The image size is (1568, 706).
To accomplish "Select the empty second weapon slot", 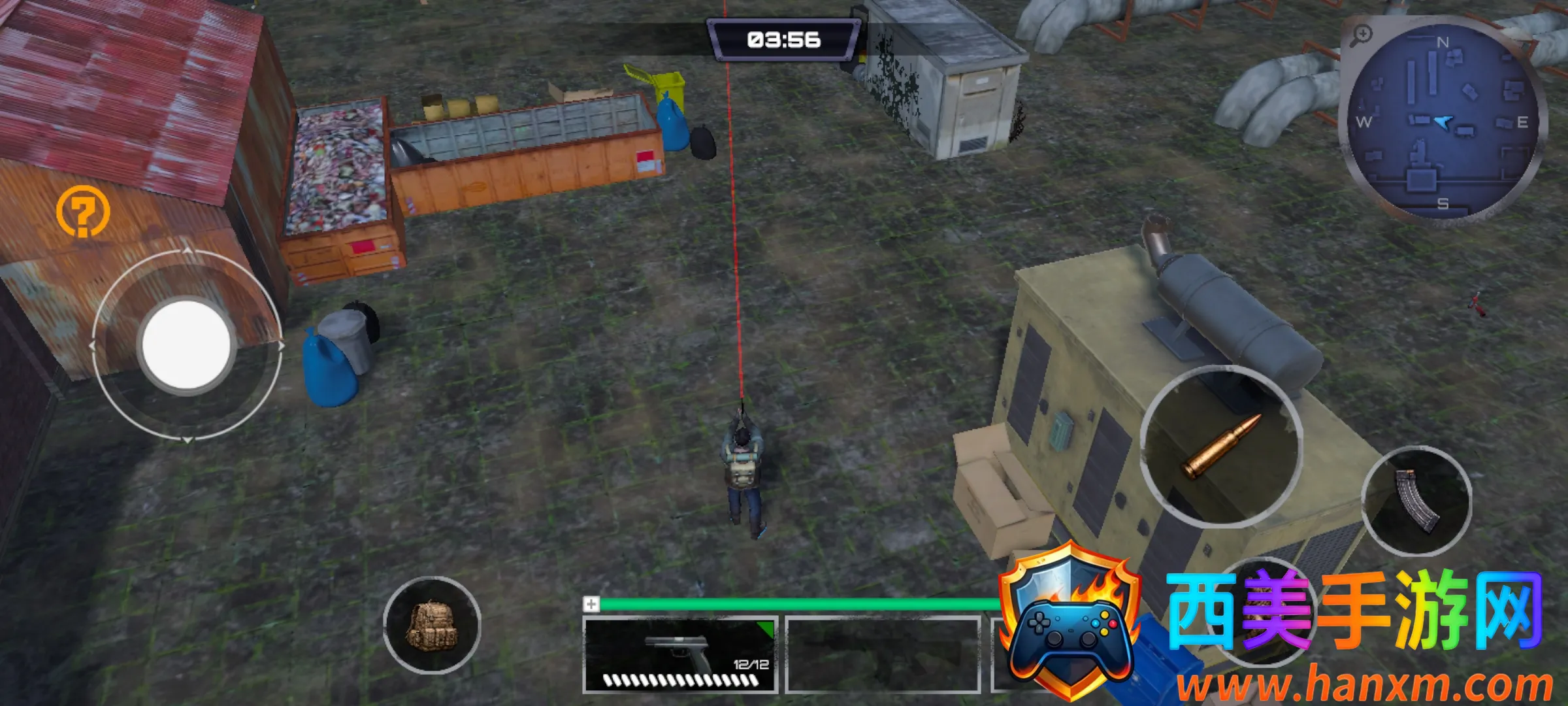I will click(883, 654).
